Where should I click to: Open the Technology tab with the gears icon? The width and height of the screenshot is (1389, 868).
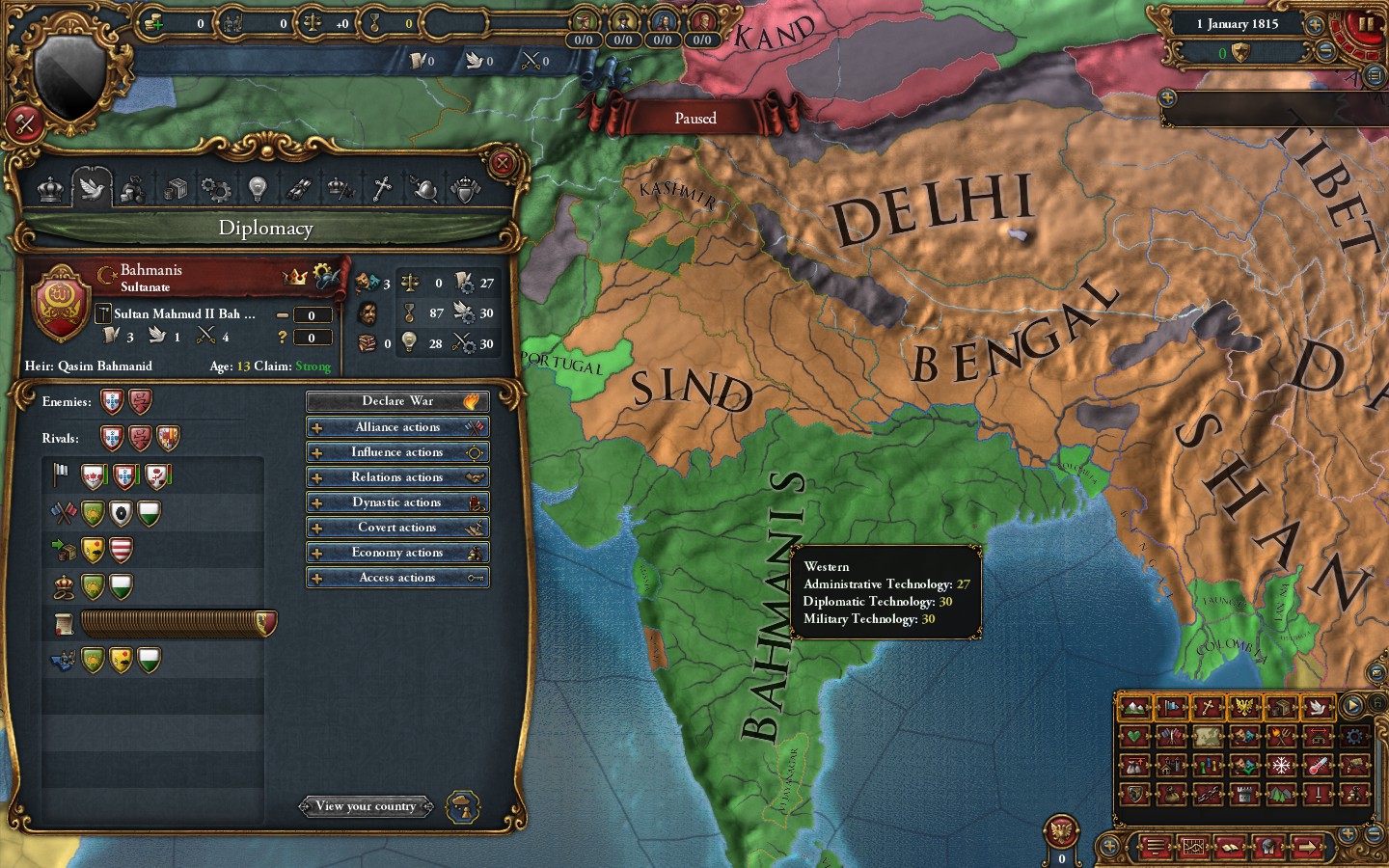coord(215,189)
